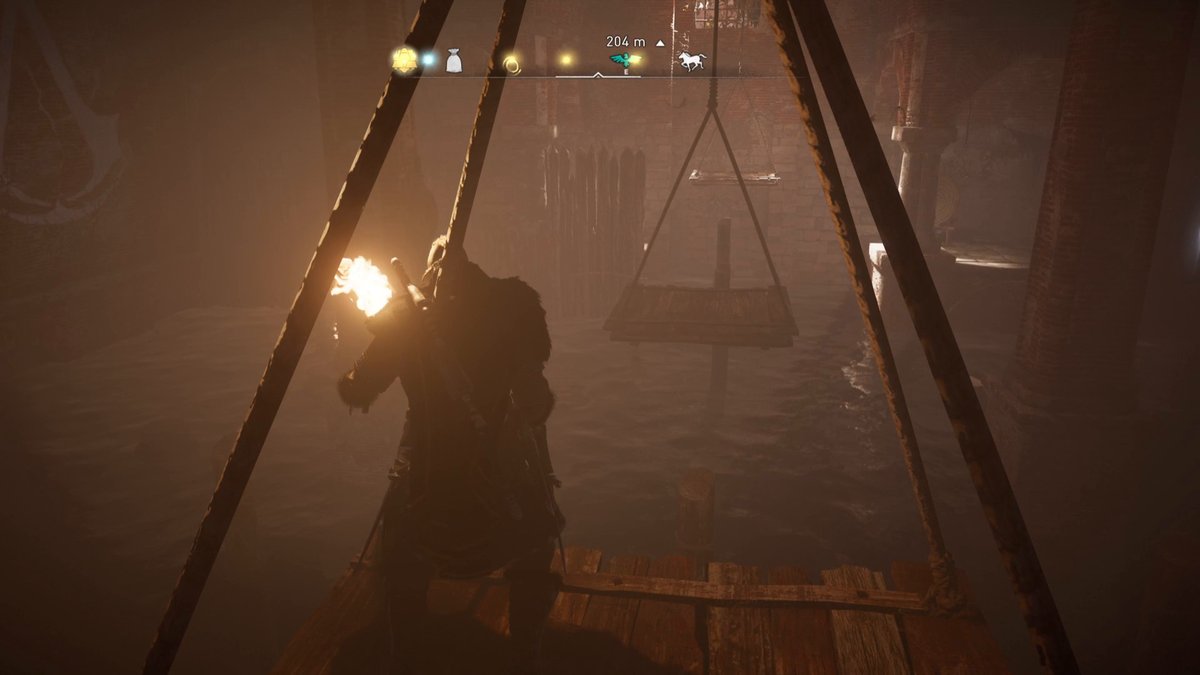The width and height of the screenshot is (1200, 675).
Task: Select the white horse mount icon
Action: coord(692,61)
